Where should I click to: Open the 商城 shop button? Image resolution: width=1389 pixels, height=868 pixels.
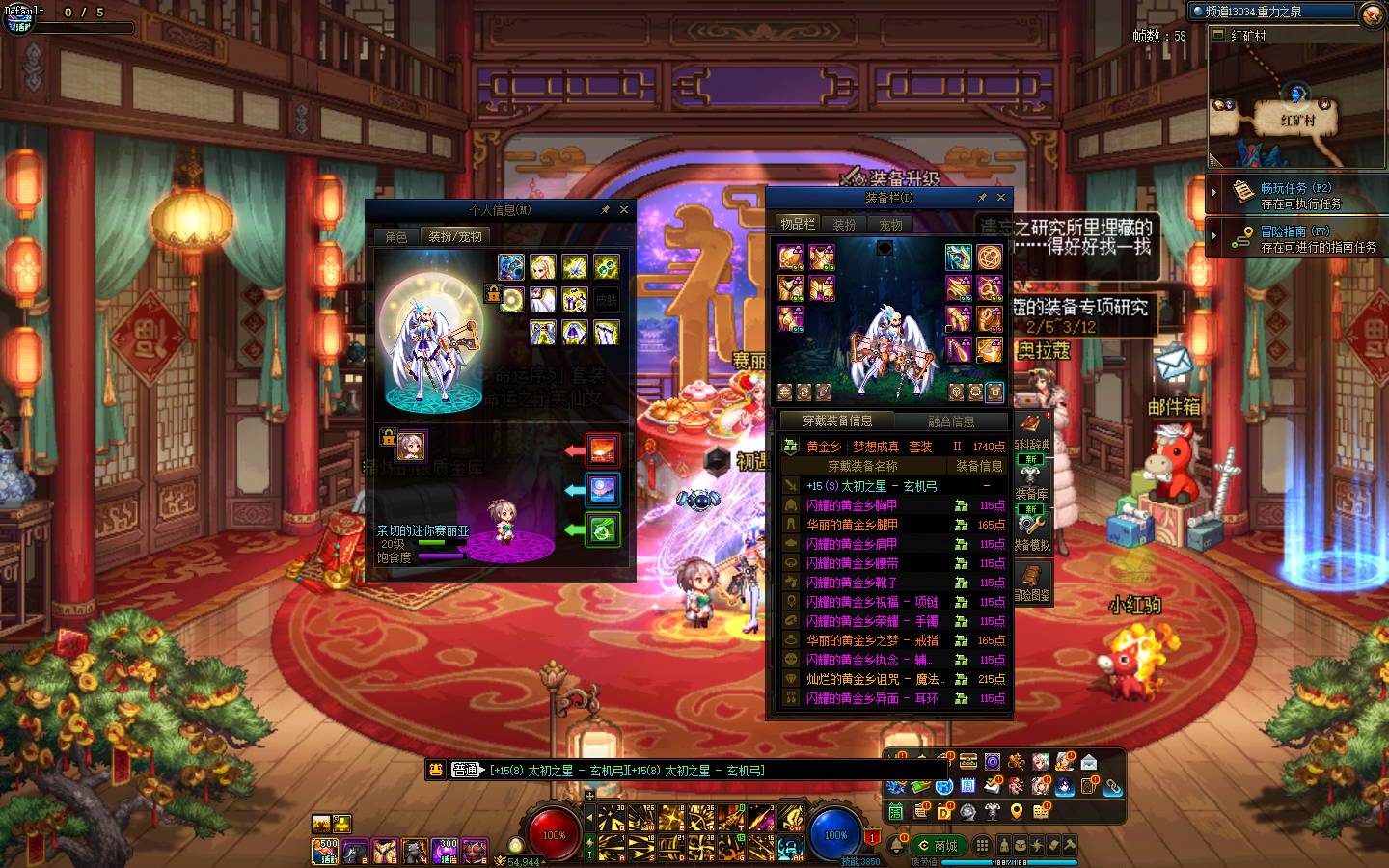pos(939,846)
